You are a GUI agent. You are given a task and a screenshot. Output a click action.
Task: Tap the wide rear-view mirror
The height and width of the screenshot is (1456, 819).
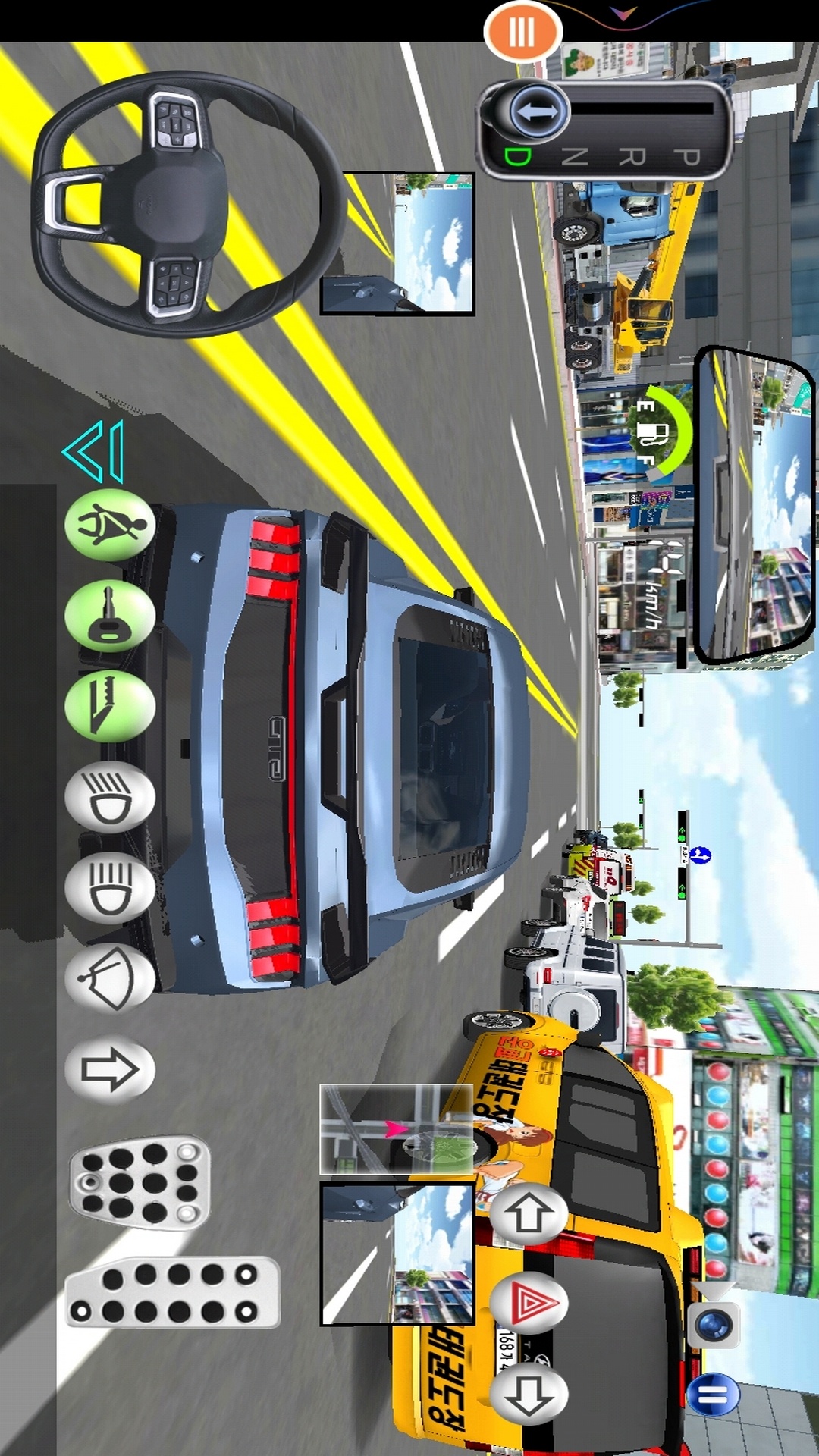(754, 504)
